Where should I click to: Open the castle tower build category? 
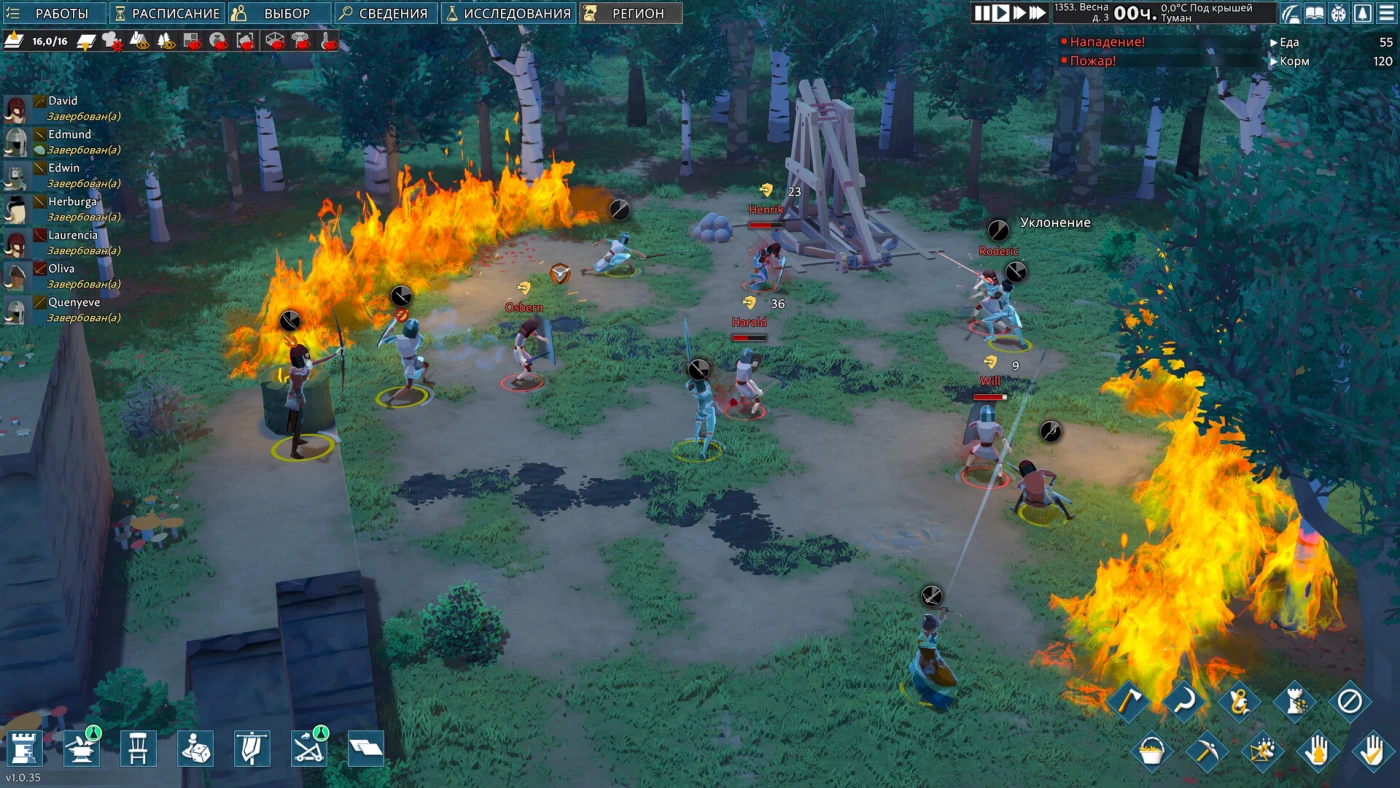coord(25,748)
